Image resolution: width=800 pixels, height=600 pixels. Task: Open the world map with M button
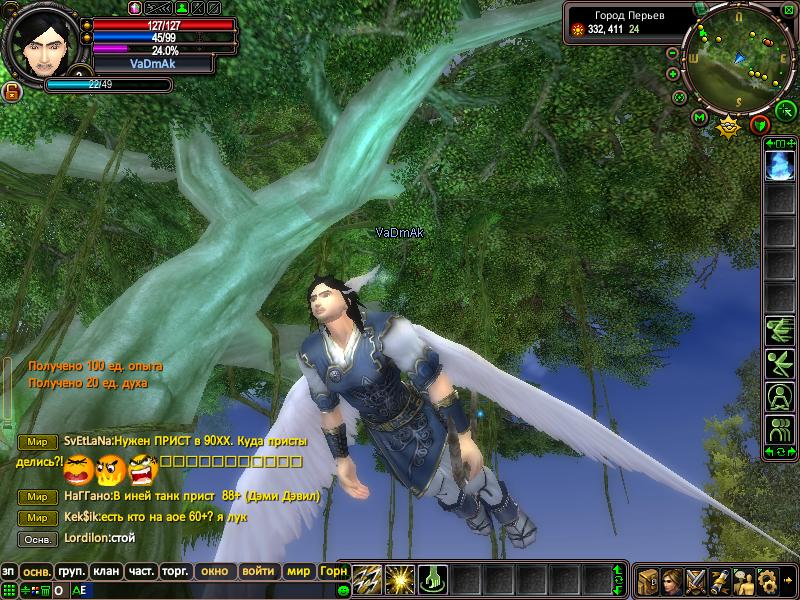click(x=700, y=117)
